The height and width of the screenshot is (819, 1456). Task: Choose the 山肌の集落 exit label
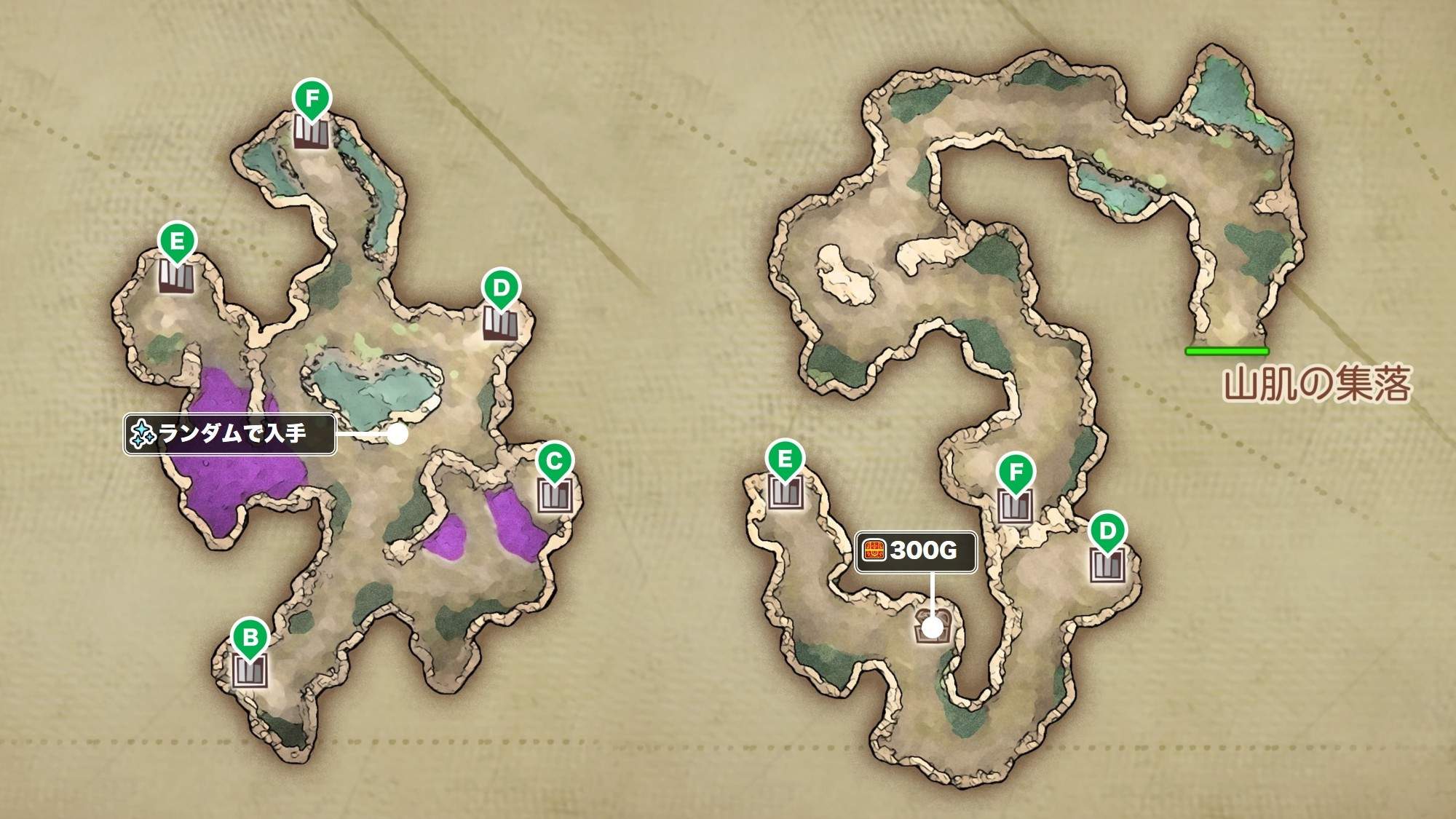click(x=1317, y=384)
